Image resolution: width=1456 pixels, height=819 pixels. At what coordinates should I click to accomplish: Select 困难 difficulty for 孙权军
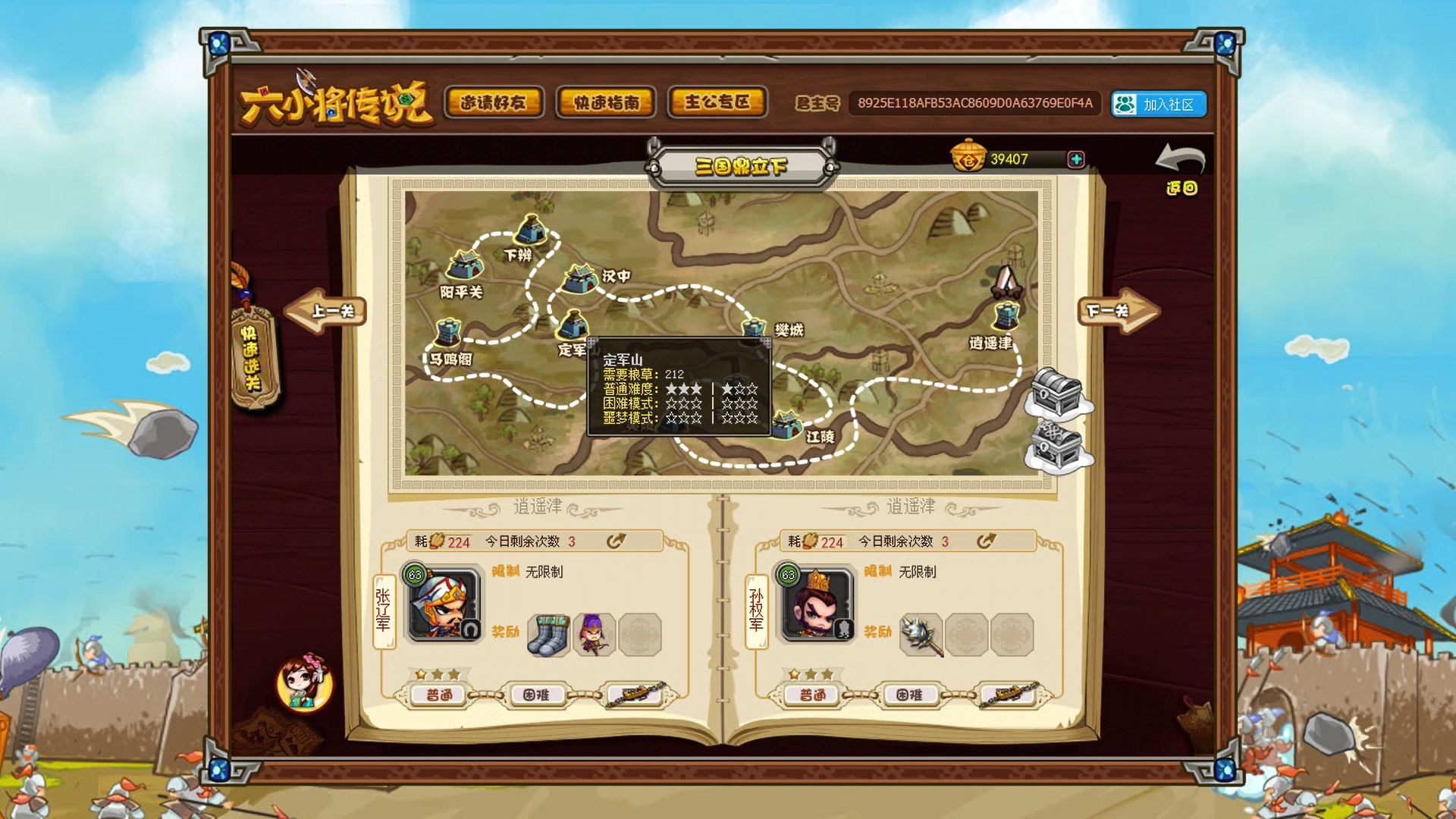pos(911,694)
